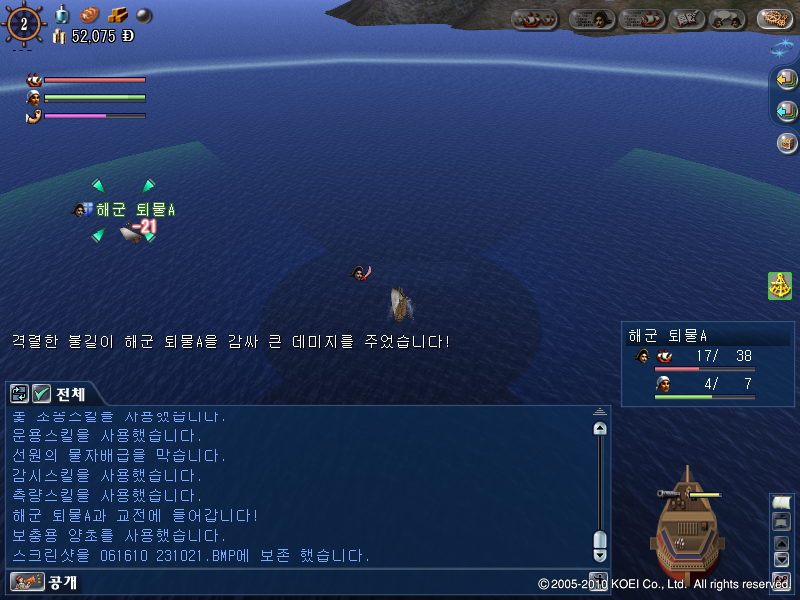
Task: Open the treasure chest inventory button
Action: (786, 142)
